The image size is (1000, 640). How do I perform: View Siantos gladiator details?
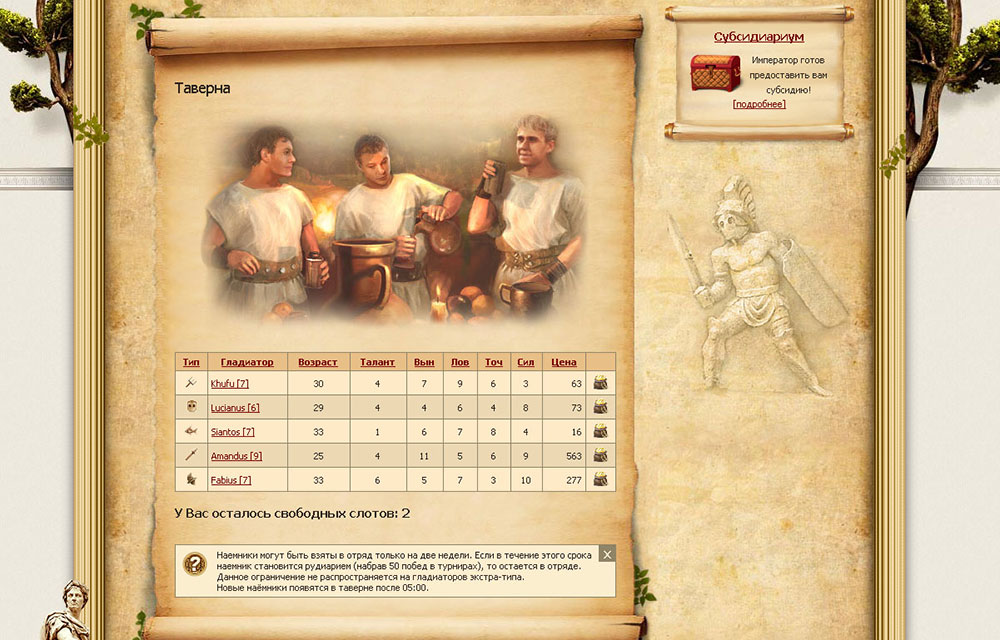[232, 432]
